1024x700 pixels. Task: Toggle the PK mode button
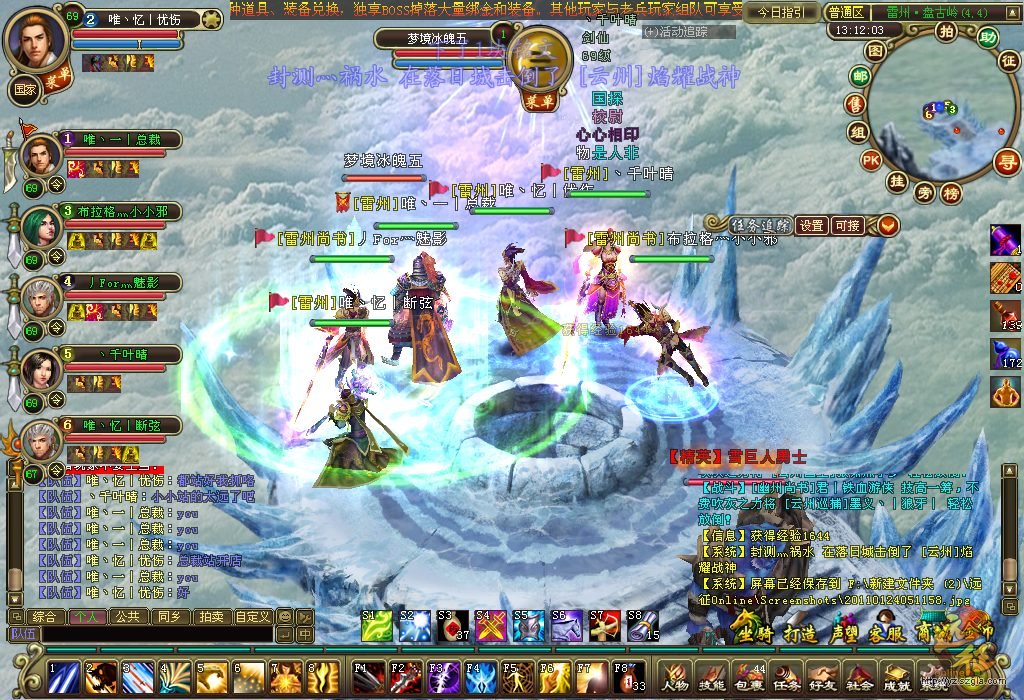(871, 159)
